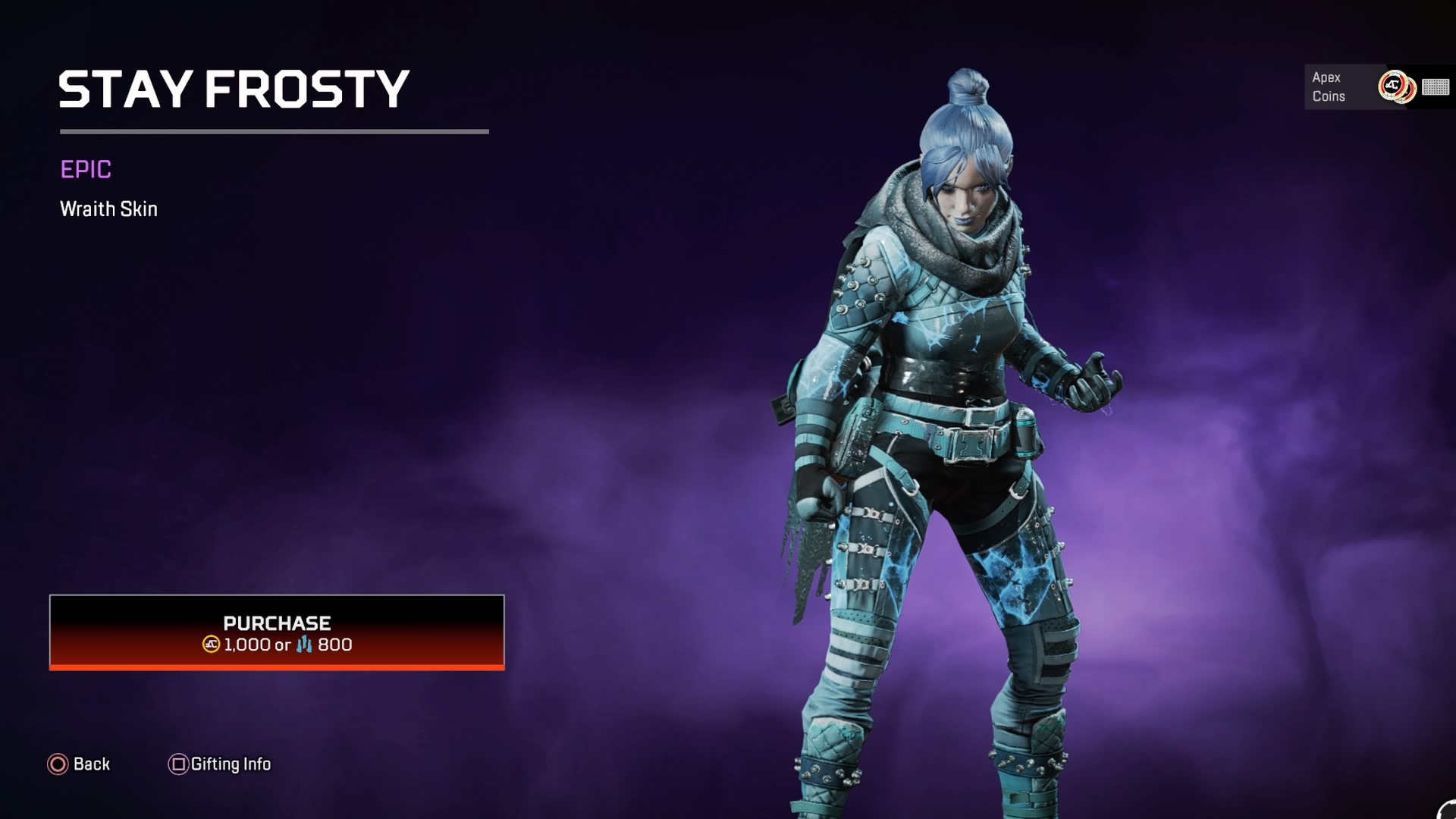Click the Crafting Metals icon next to 800
Screen dimensions: 1456x819
tap(304, 645)
